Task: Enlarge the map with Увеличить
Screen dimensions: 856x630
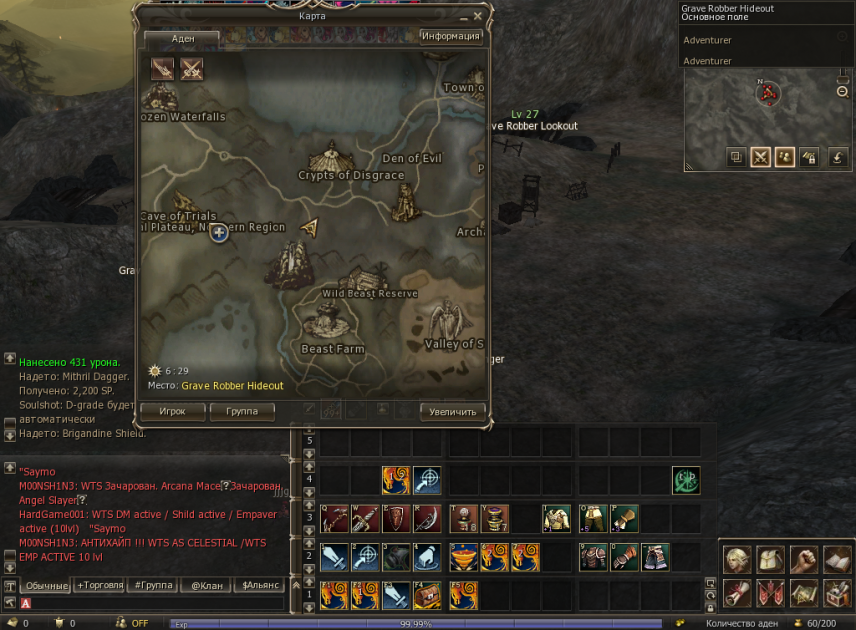Action: (453, 411)
